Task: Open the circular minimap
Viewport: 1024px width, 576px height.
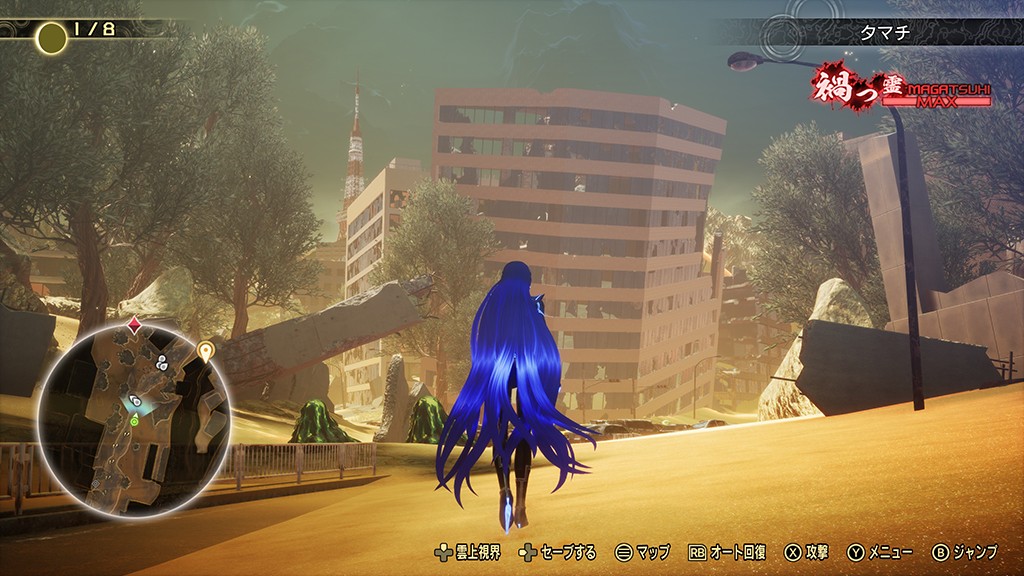Action: point(126,421)
